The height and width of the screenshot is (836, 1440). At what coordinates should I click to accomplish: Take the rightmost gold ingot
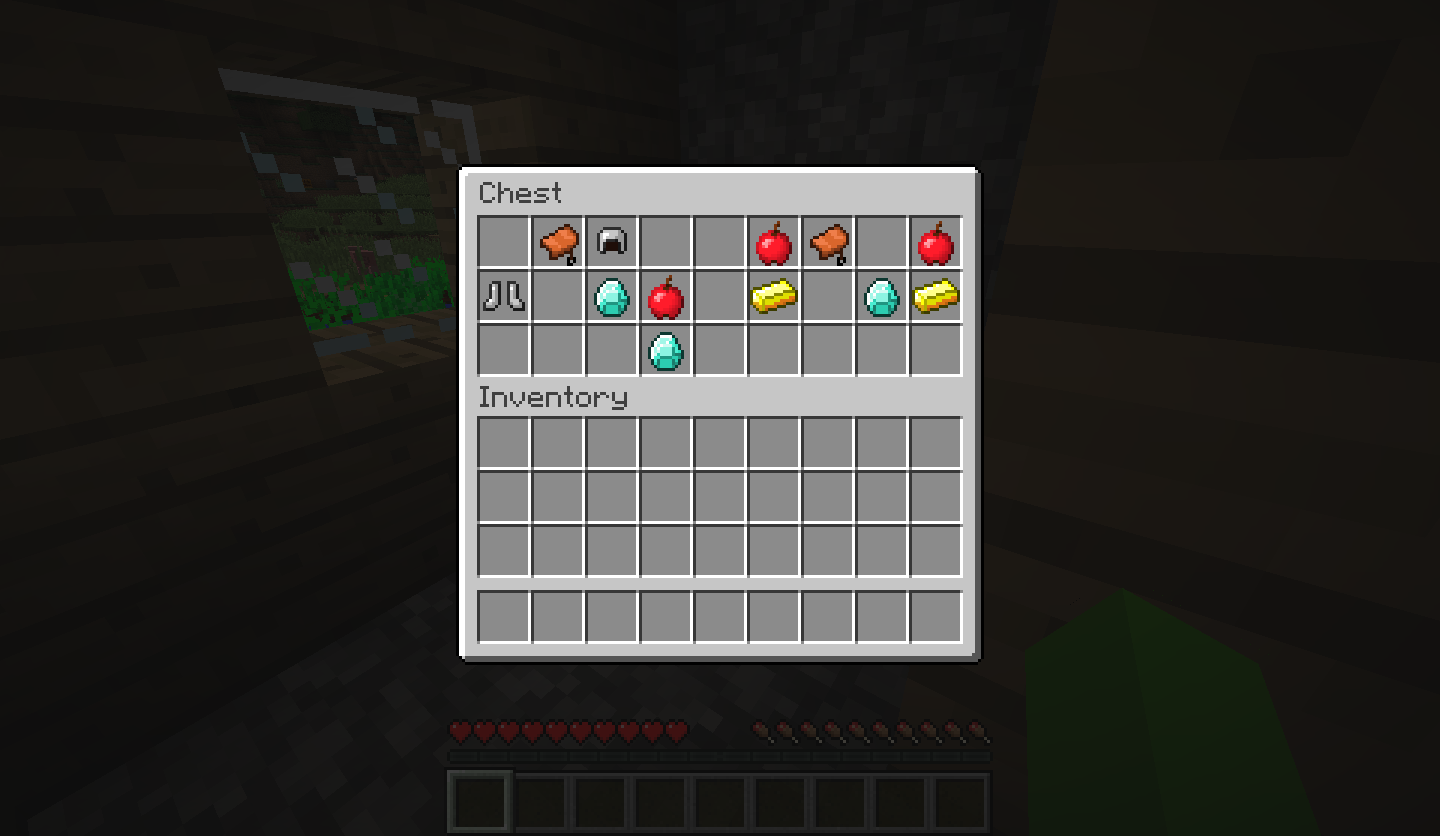[x=937, y=295]
